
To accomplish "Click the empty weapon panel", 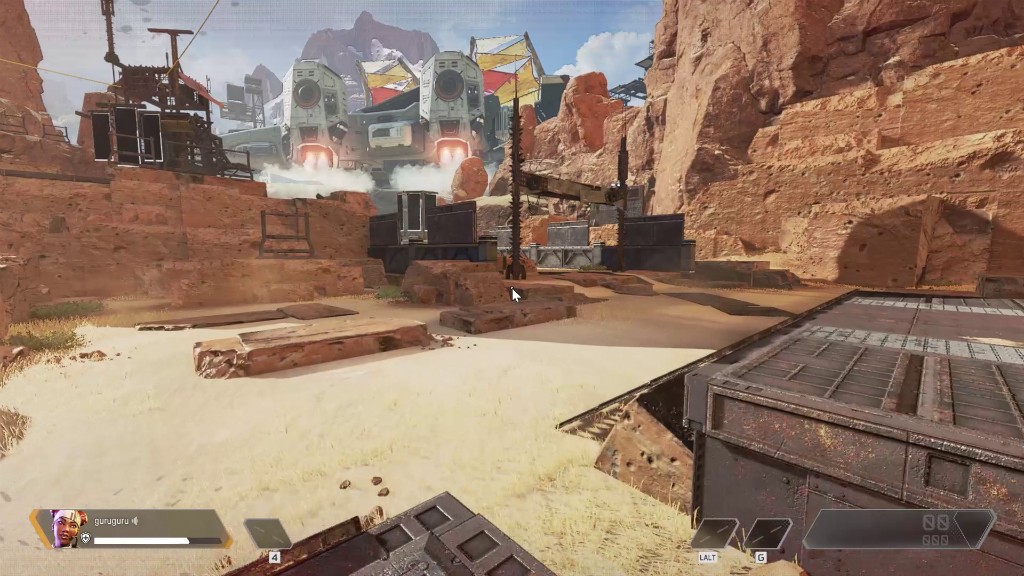I will [897, 529].
